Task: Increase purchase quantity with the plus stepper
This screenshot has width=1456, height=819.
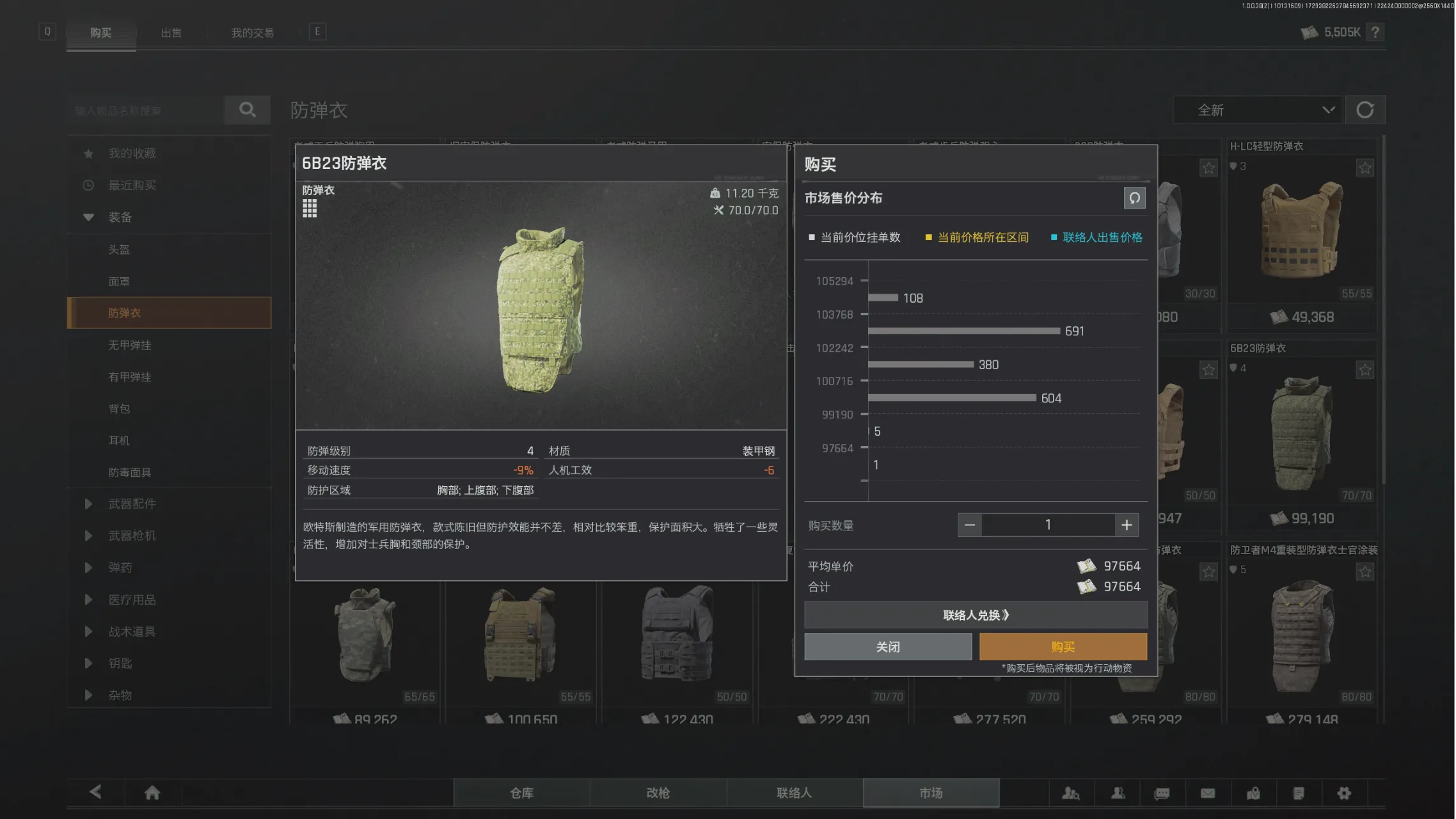Action: pyautogui.click(x=1127, y=525)
